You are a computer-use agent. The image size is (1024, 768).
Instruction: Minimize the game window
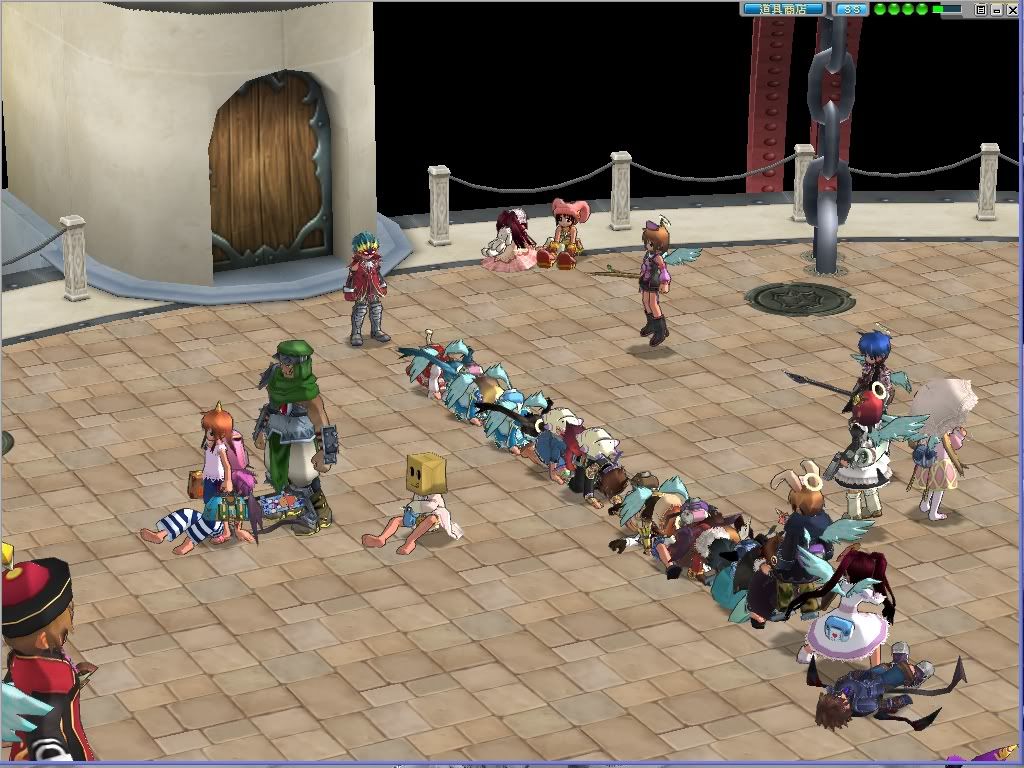997,10
